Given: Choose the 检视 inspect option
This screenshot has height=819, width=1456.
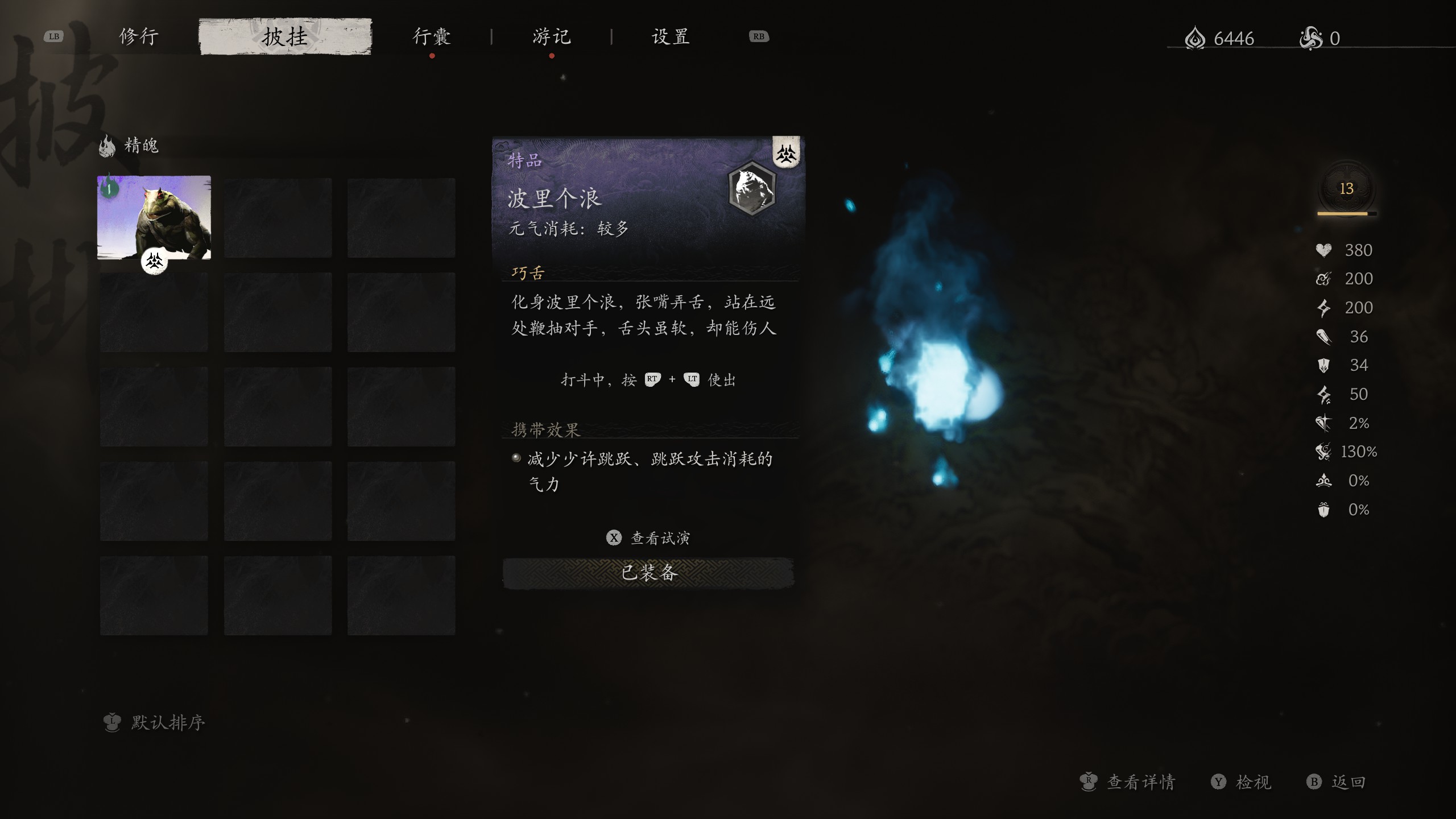Looking at the screenshot, I should tap(1242, 782).
